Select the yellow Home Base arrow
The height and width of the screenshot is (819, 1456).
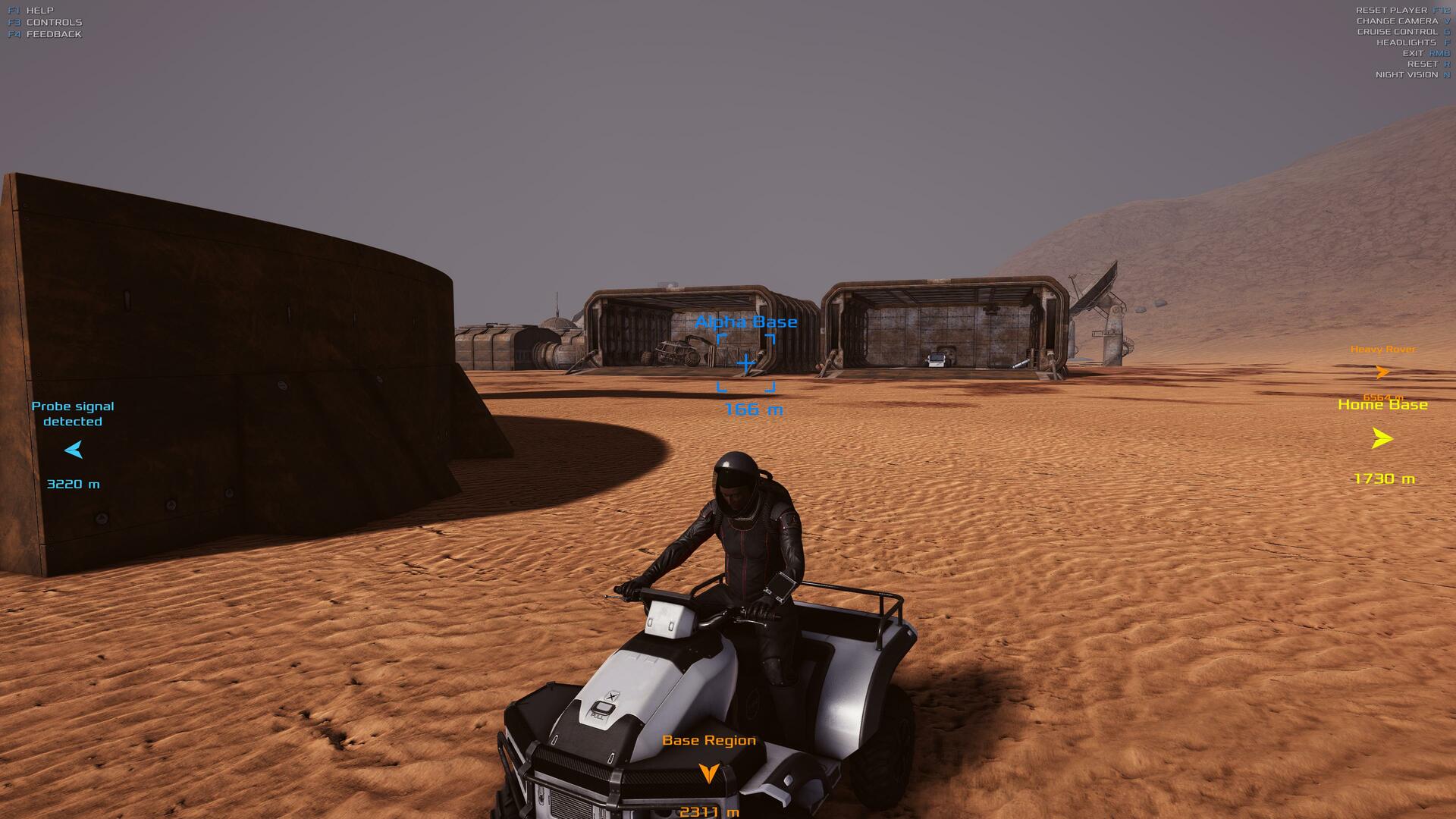pyautogui.click(x=1382, y=438)
